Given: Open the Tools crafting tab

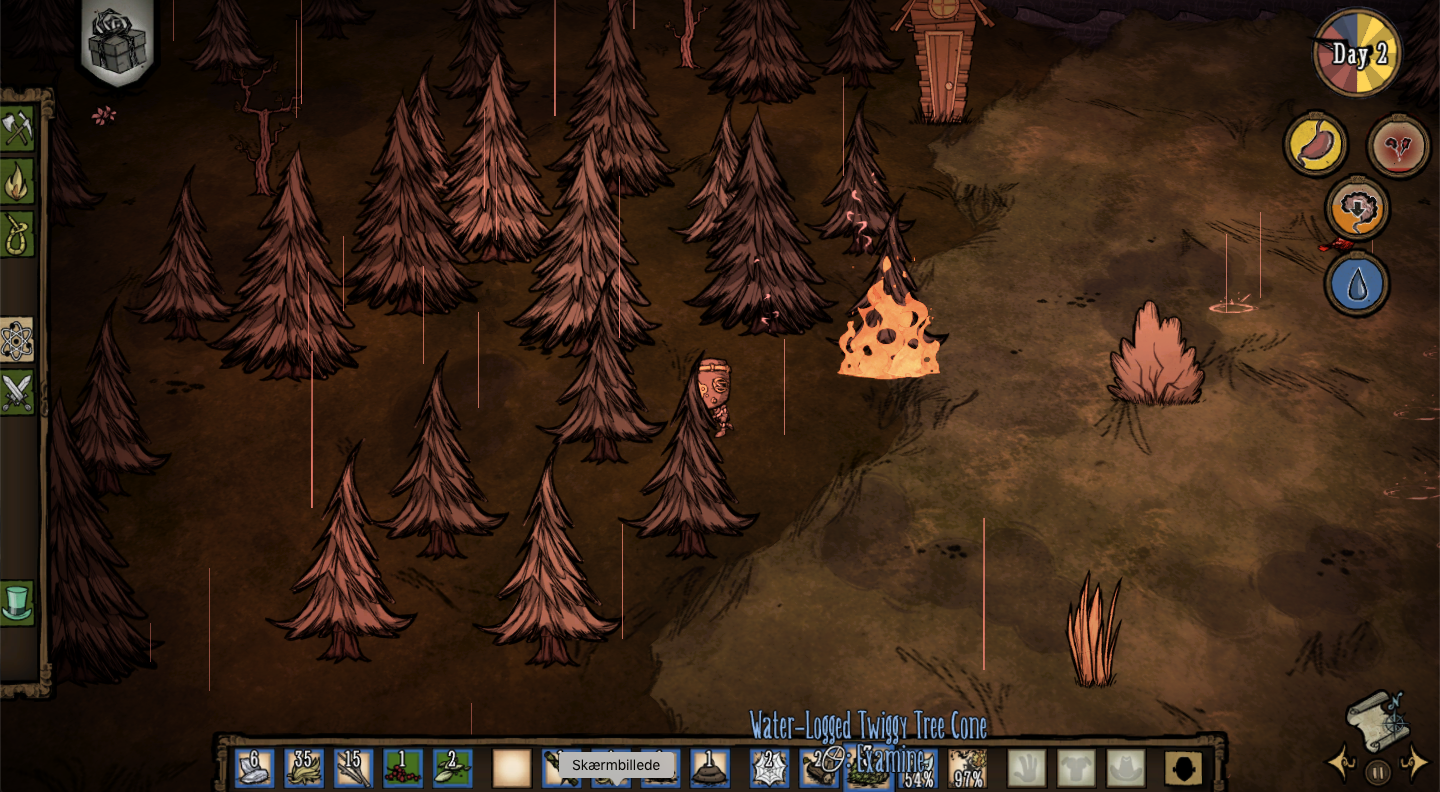Looking at the screenshot, I should click(x=17, y=129).
